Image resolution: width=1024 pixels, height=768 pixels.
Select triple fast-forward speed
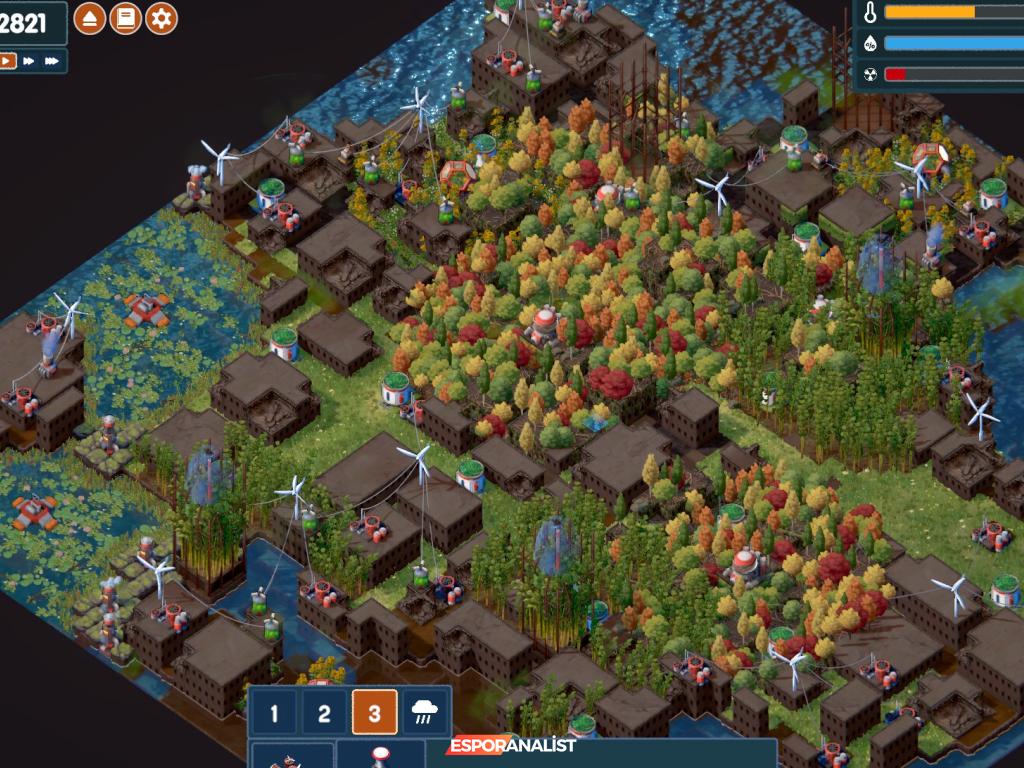pos(51,61)
